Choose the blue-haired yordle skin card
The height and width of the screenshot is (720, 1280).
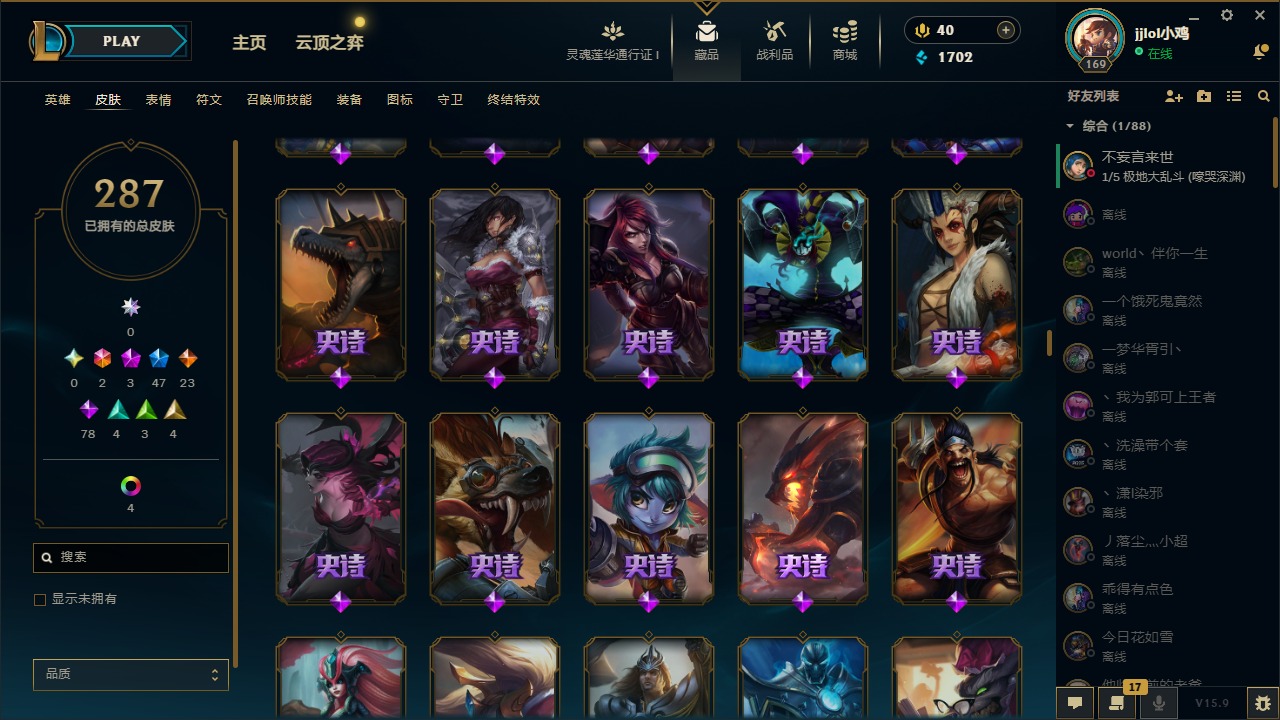point(649,508)
